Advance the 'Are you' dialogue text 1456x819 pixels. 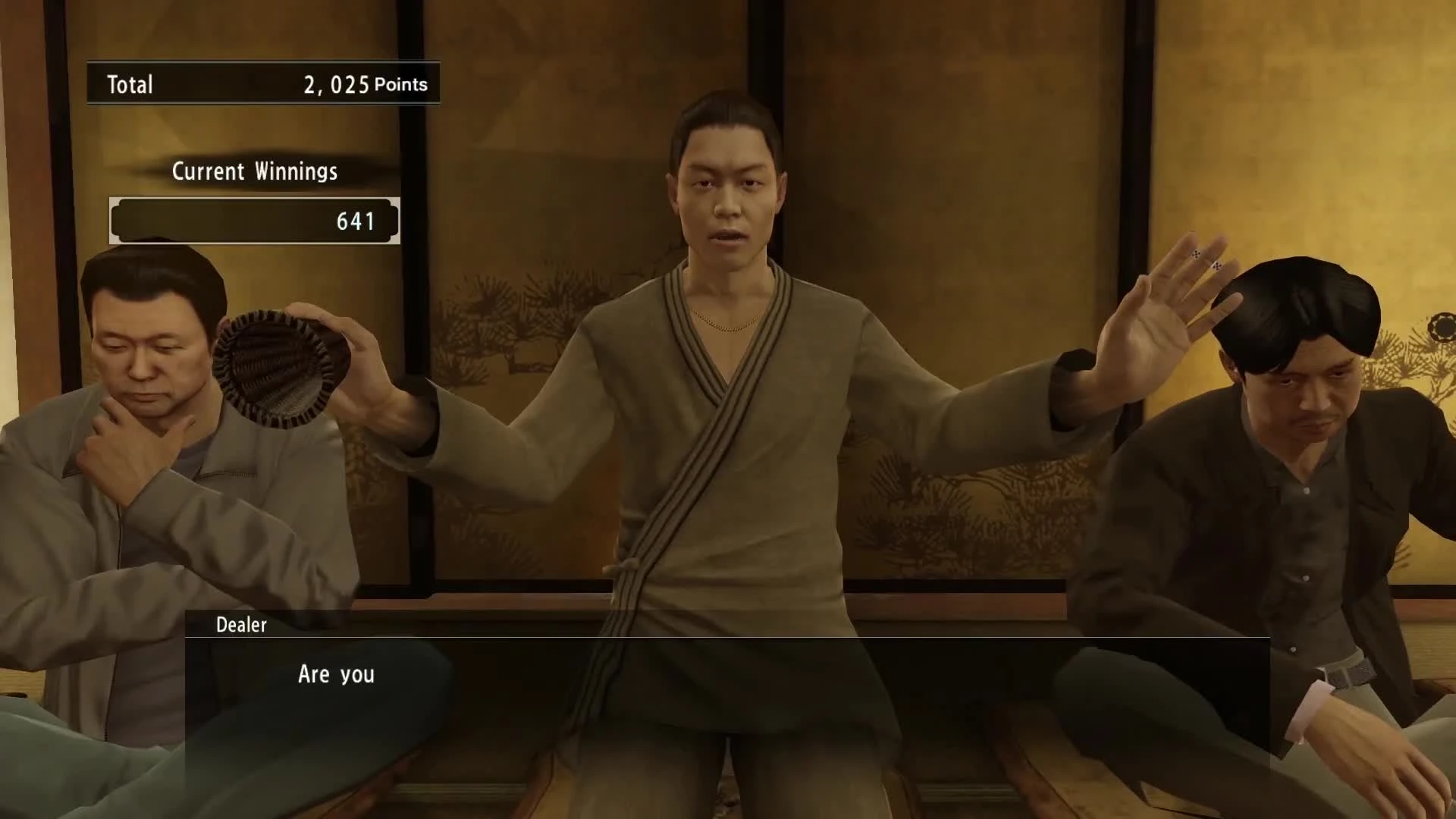point(336,675)
